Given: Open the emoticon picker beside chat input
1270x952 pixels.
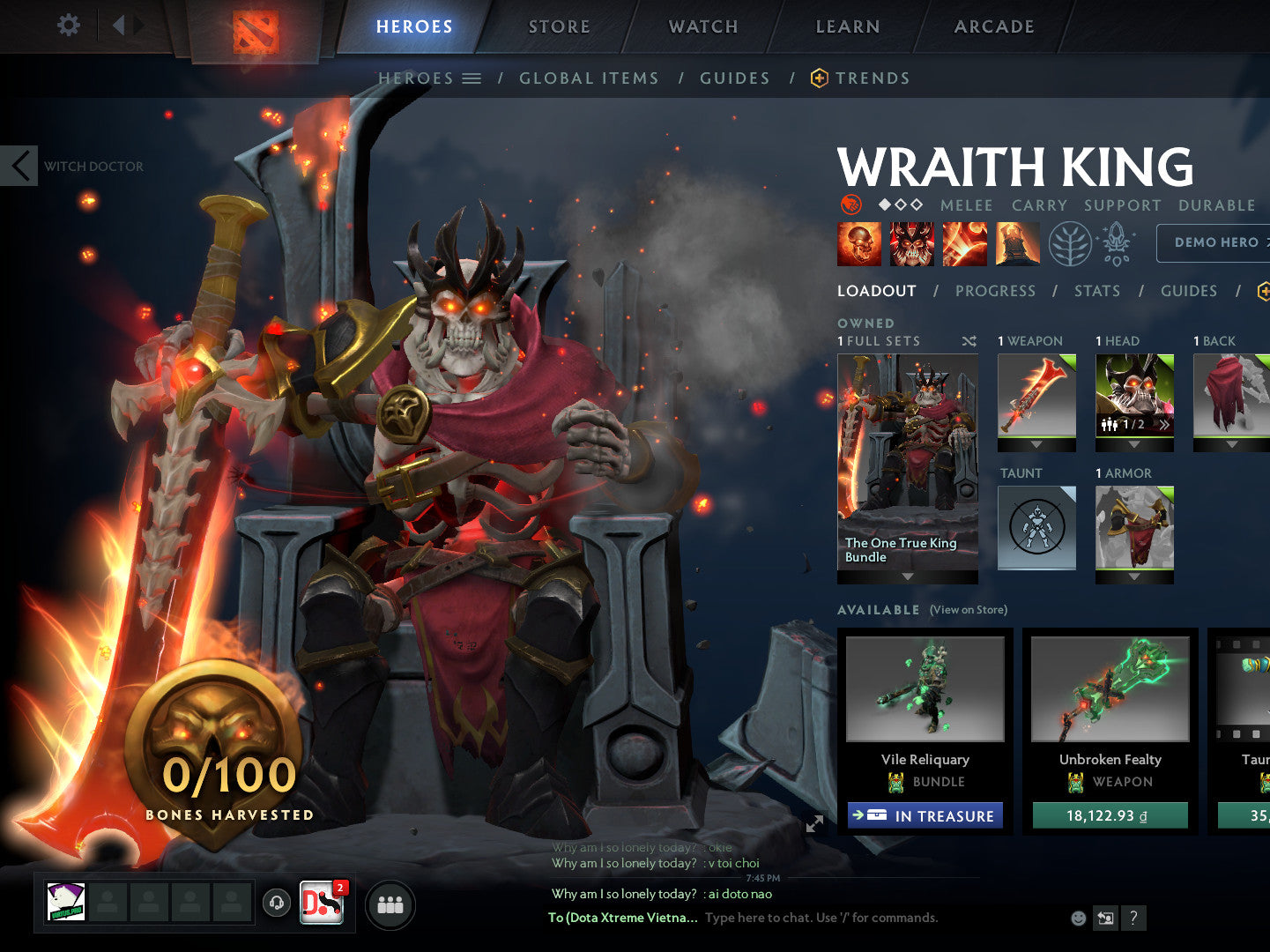Looking at the screenshot, I should tap(1077, 918).
